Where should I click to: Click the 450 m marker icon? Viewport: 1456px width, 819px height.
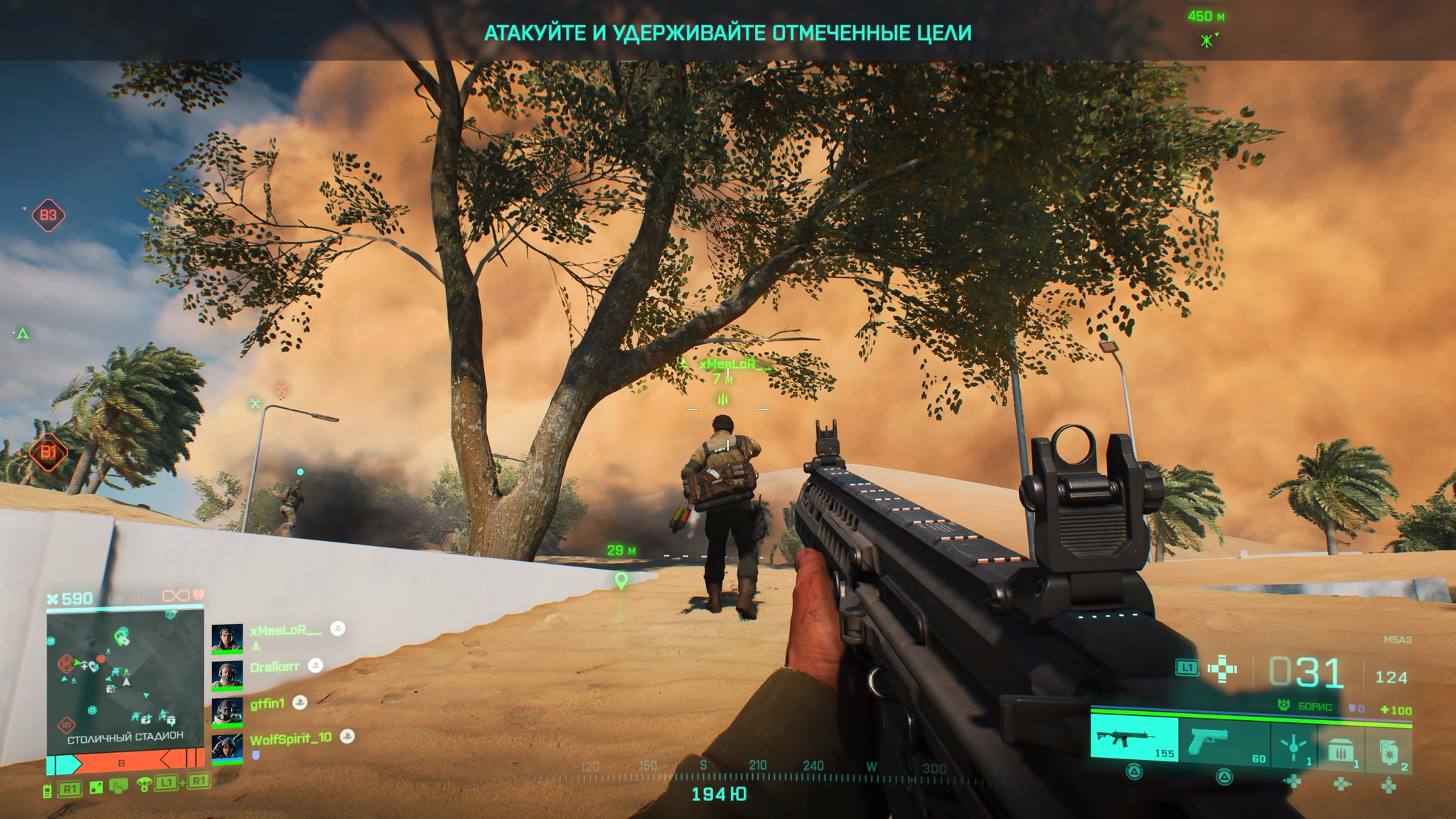(x=1207, y=40)
